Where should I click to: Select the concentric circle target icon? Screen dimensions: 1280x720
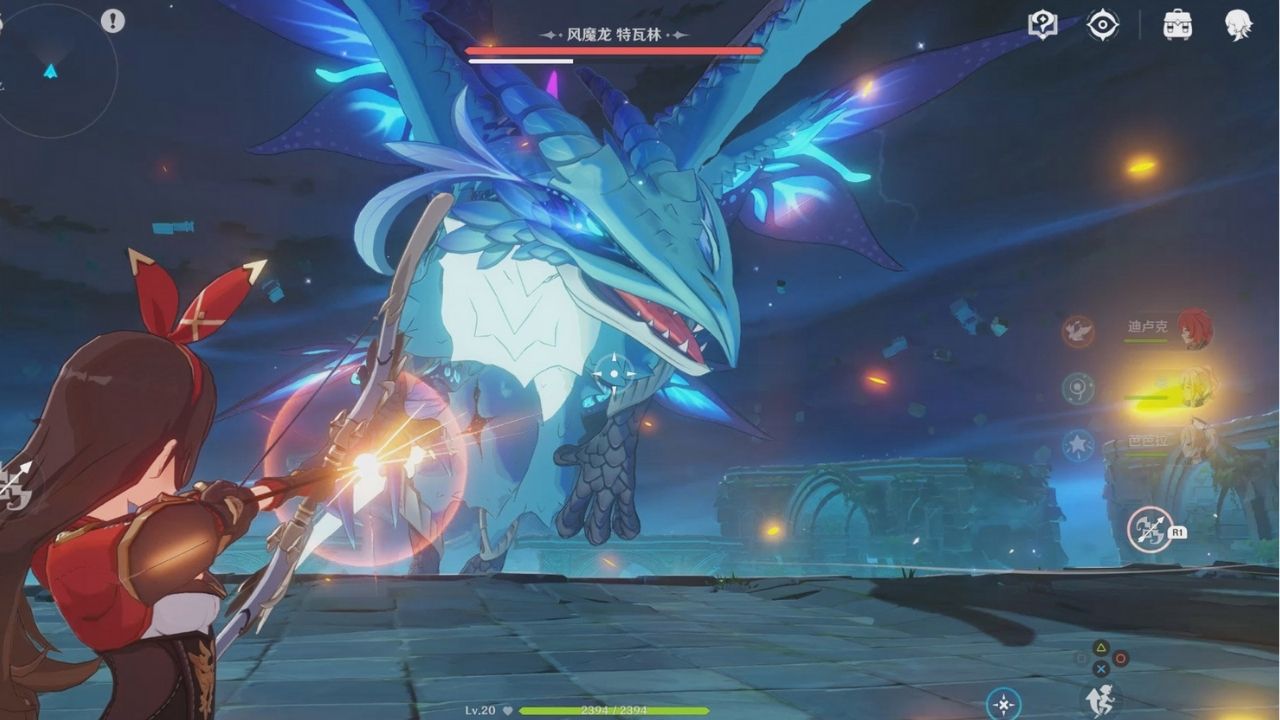click(x=1077, y=388)
